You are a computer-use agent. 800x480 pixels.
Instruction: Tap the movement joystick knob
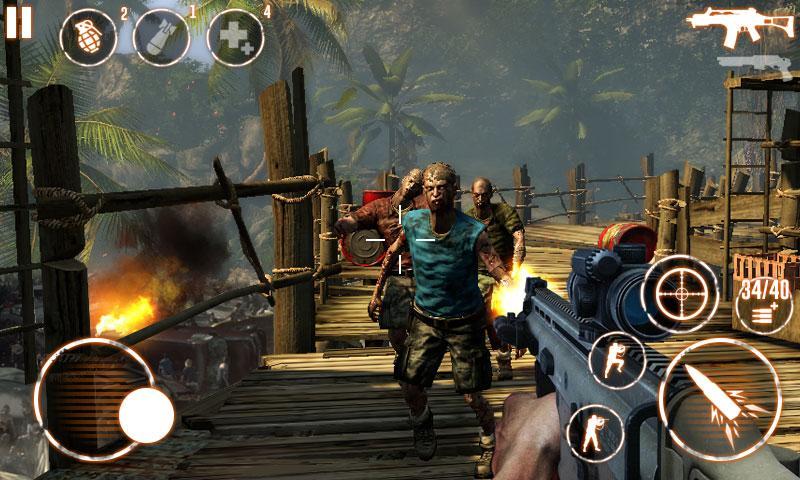pyautogui.click(x=146, y=412)
